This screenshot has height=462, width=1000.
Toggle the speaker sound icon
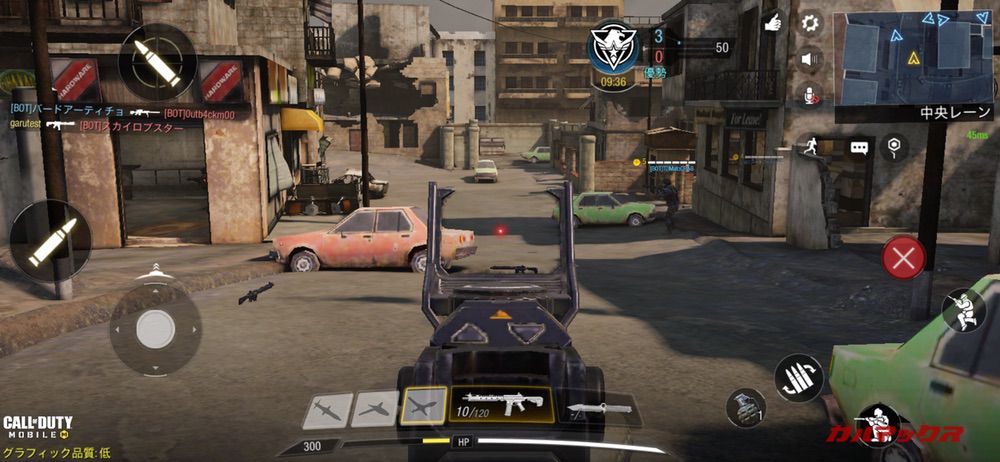point(810,59)
